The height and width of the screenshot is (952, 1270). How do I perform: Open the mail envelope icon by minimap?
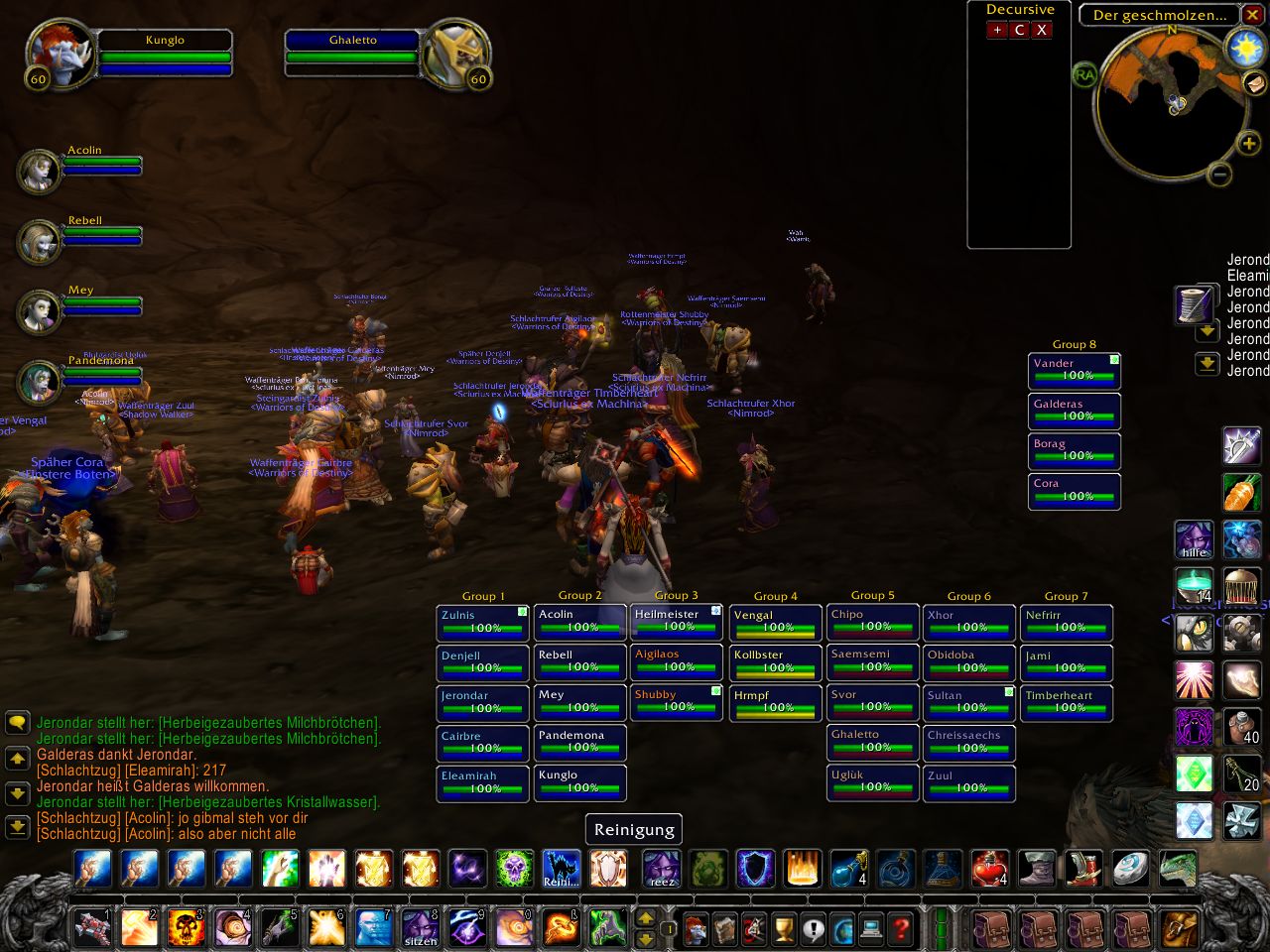[x=1254, y=83]
